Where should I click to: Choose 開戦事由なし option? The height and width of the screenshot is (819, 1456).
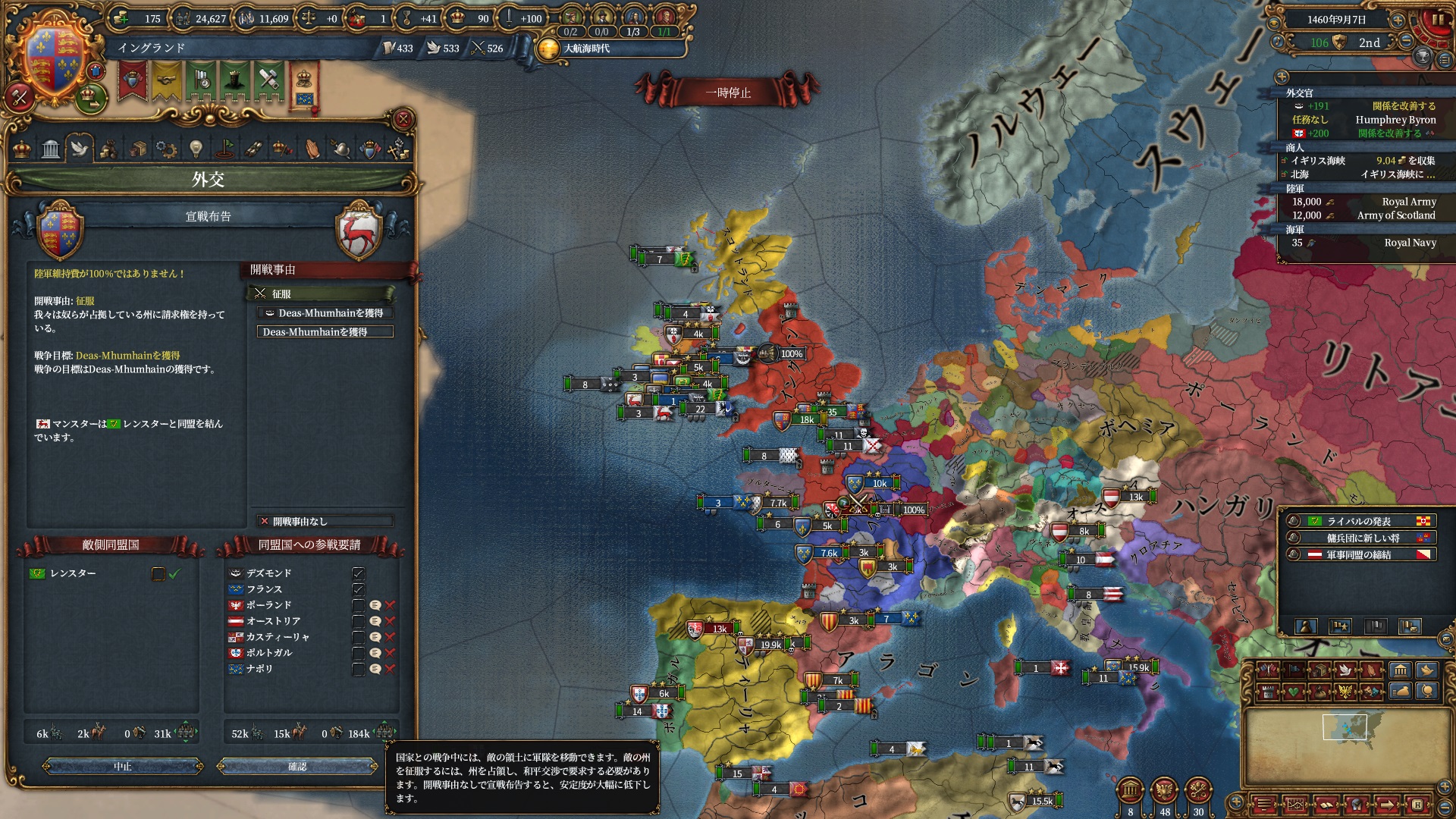(x=325, y=521)
